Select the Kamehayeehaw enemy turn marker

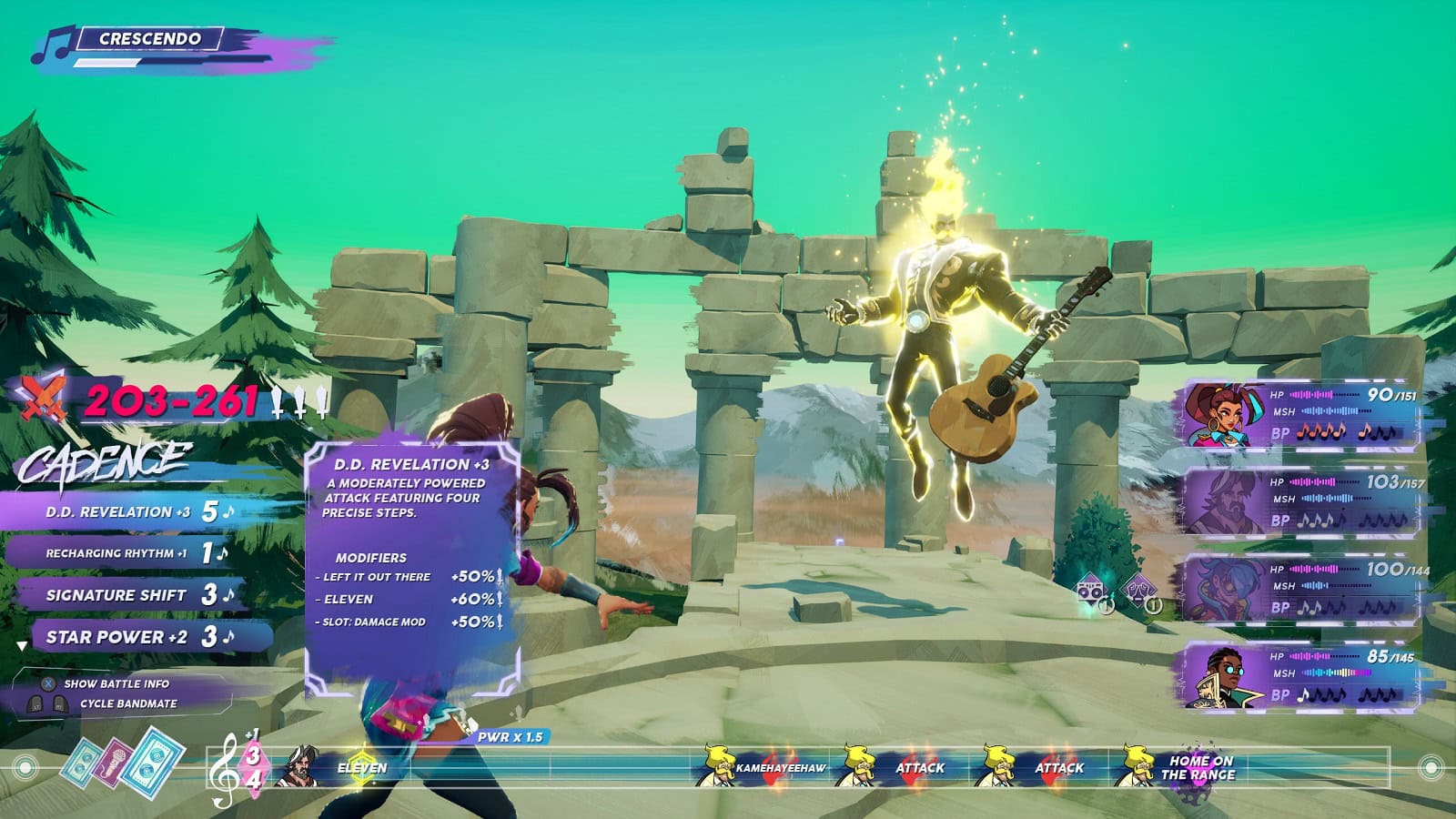tap(763, 768)
